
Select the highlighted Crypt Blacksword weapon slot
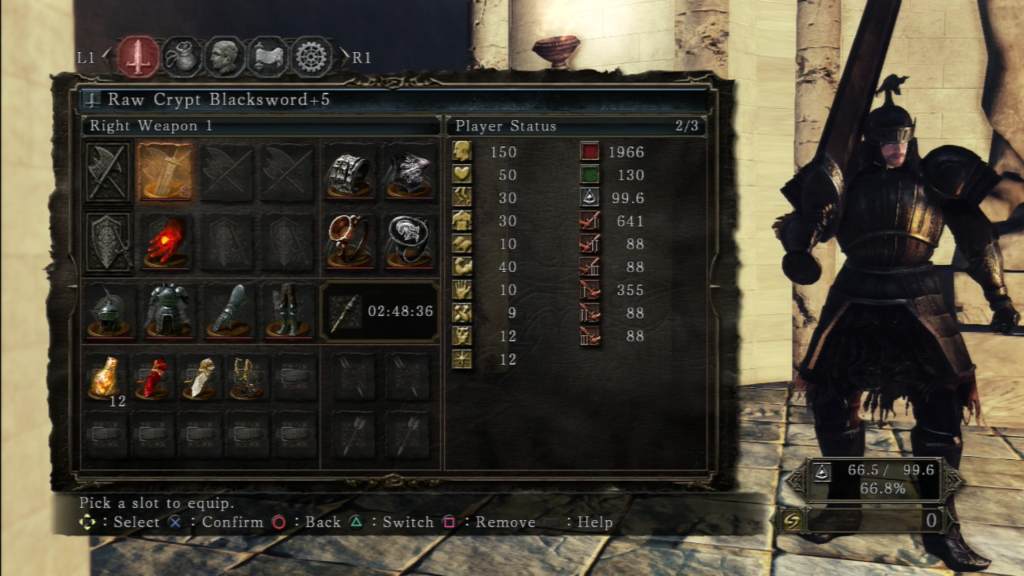coord(166,173)
